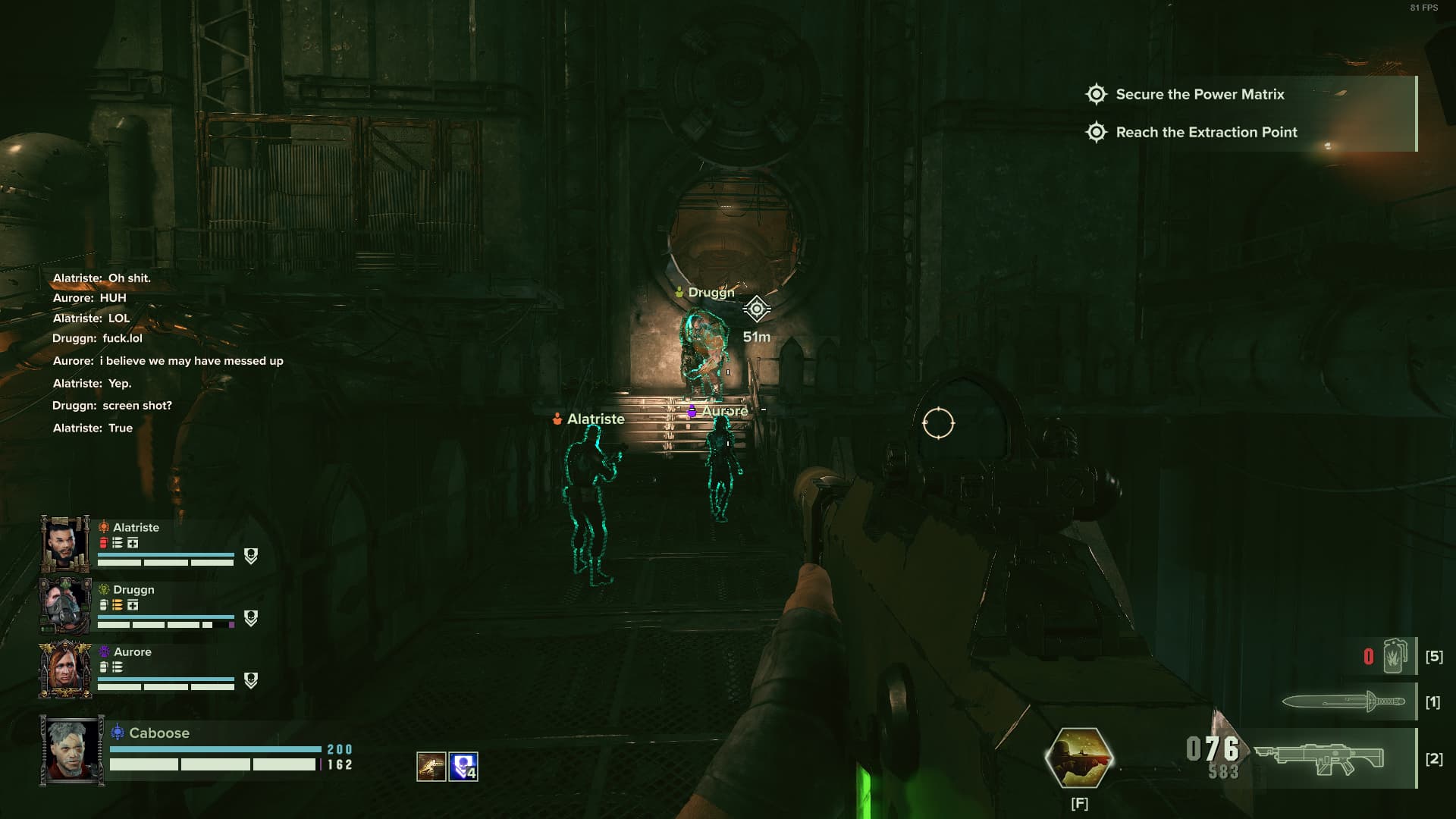The height and width of the screenshot is (819, 1456).
Task: Click Druggn's gas-mask portrait
Action: click(65, 605)
